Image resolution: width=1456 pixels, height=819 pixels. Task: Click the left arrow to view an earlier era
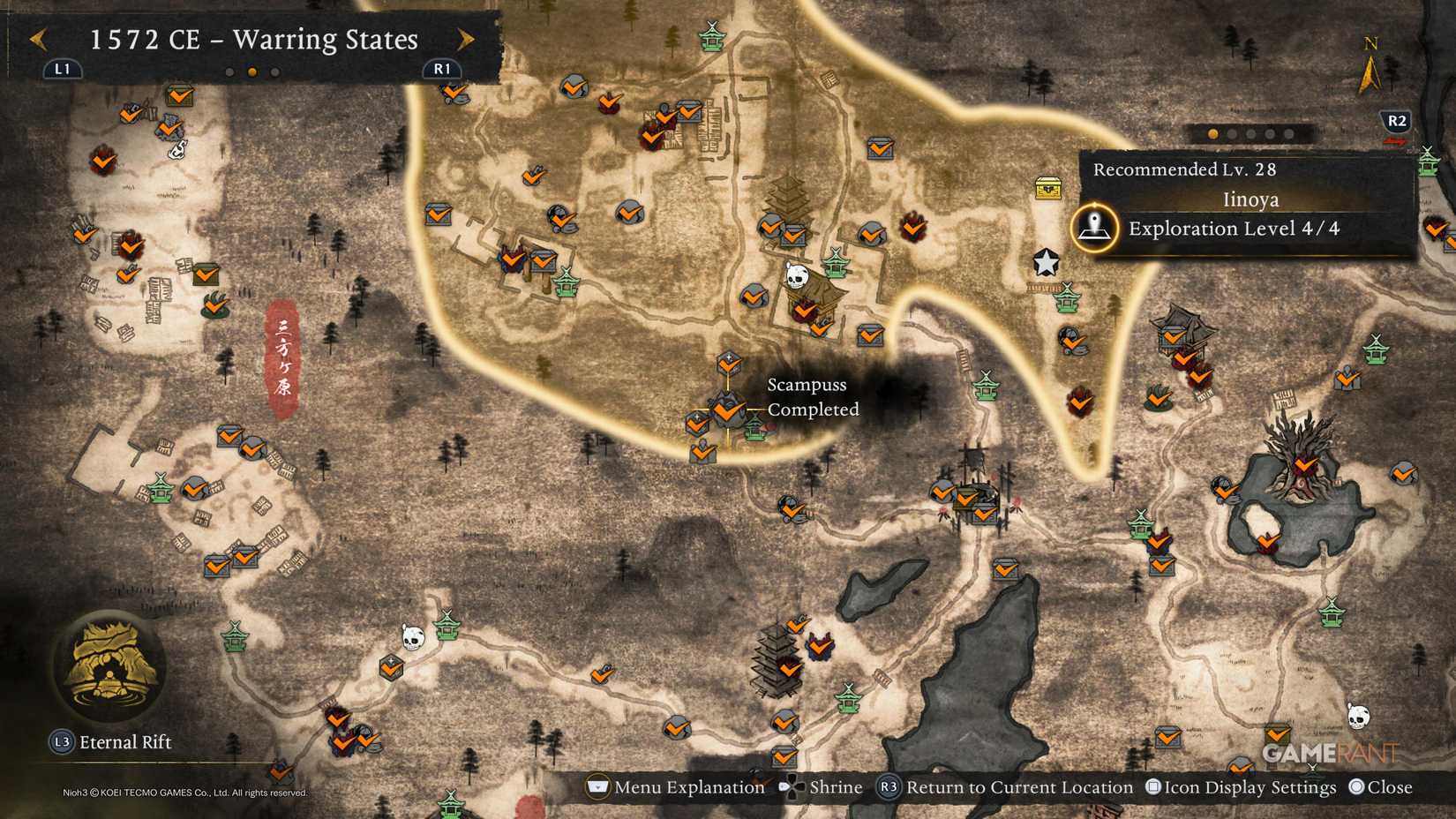39,40
